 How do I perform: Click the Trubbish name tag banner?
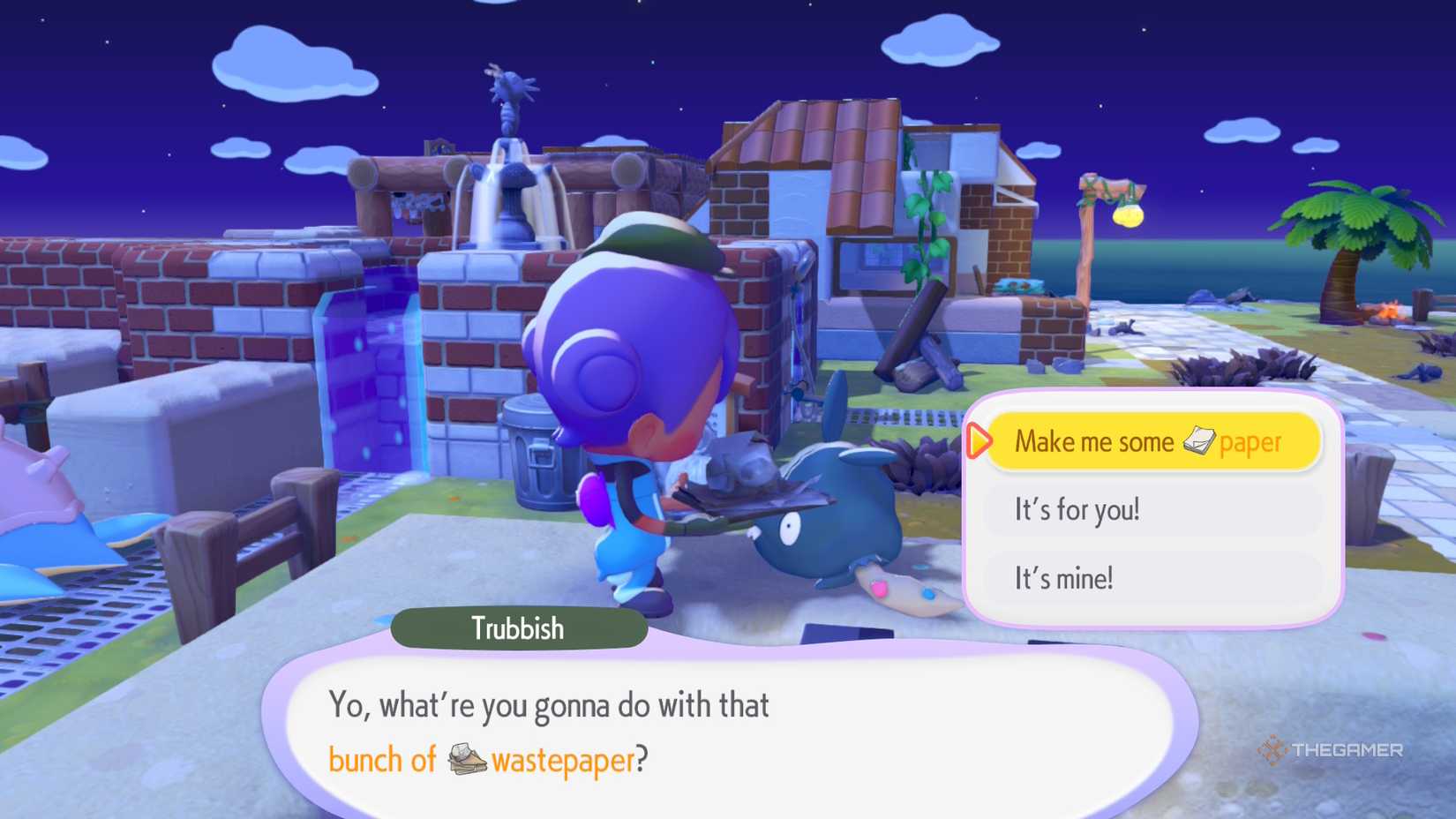point(516,628)
